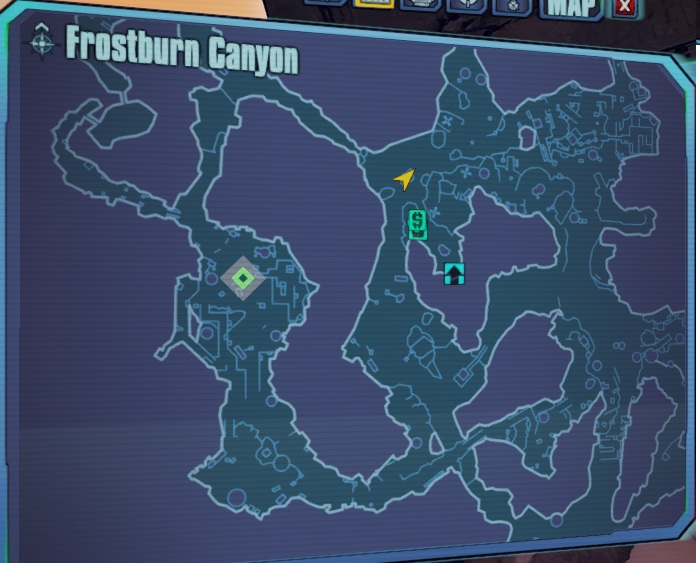This screenshot has height=563, width=700.
Task: Click the yellow player arrow marker
Action: [403, 179]
